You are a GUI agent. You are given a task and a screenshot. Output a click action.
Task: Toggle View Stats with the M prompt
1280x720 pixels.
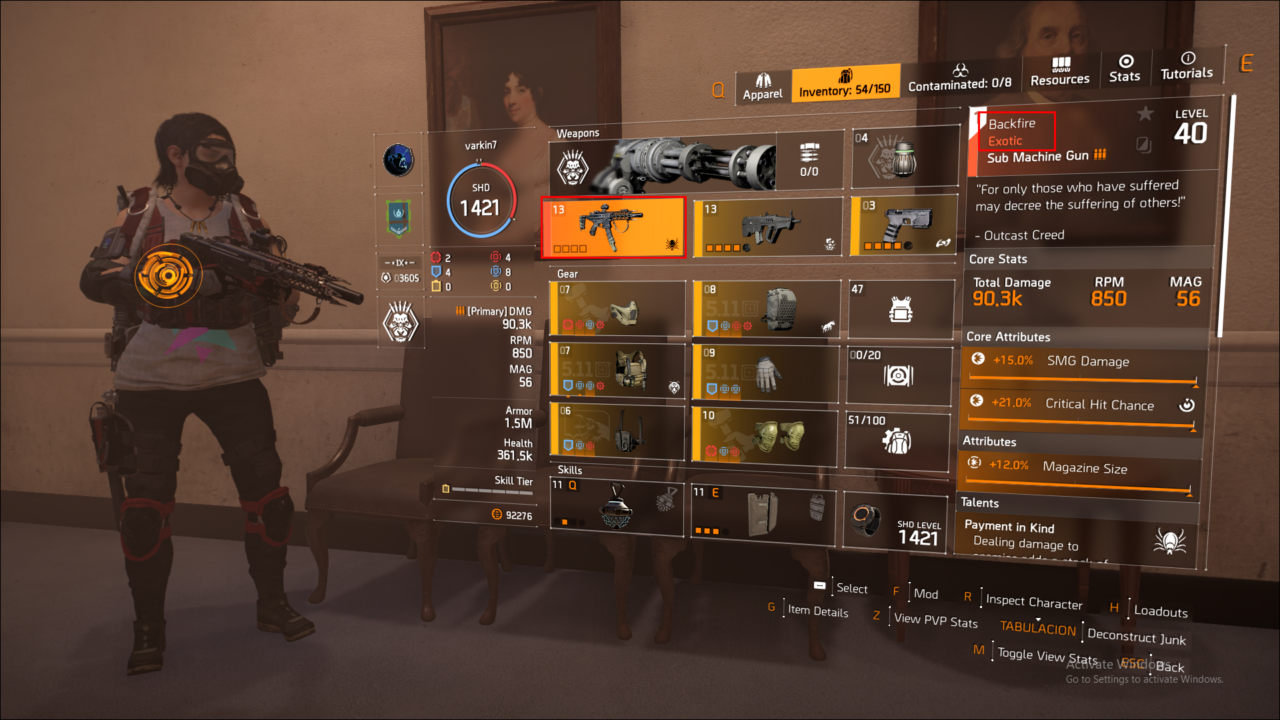click(x=1048, y=656)
